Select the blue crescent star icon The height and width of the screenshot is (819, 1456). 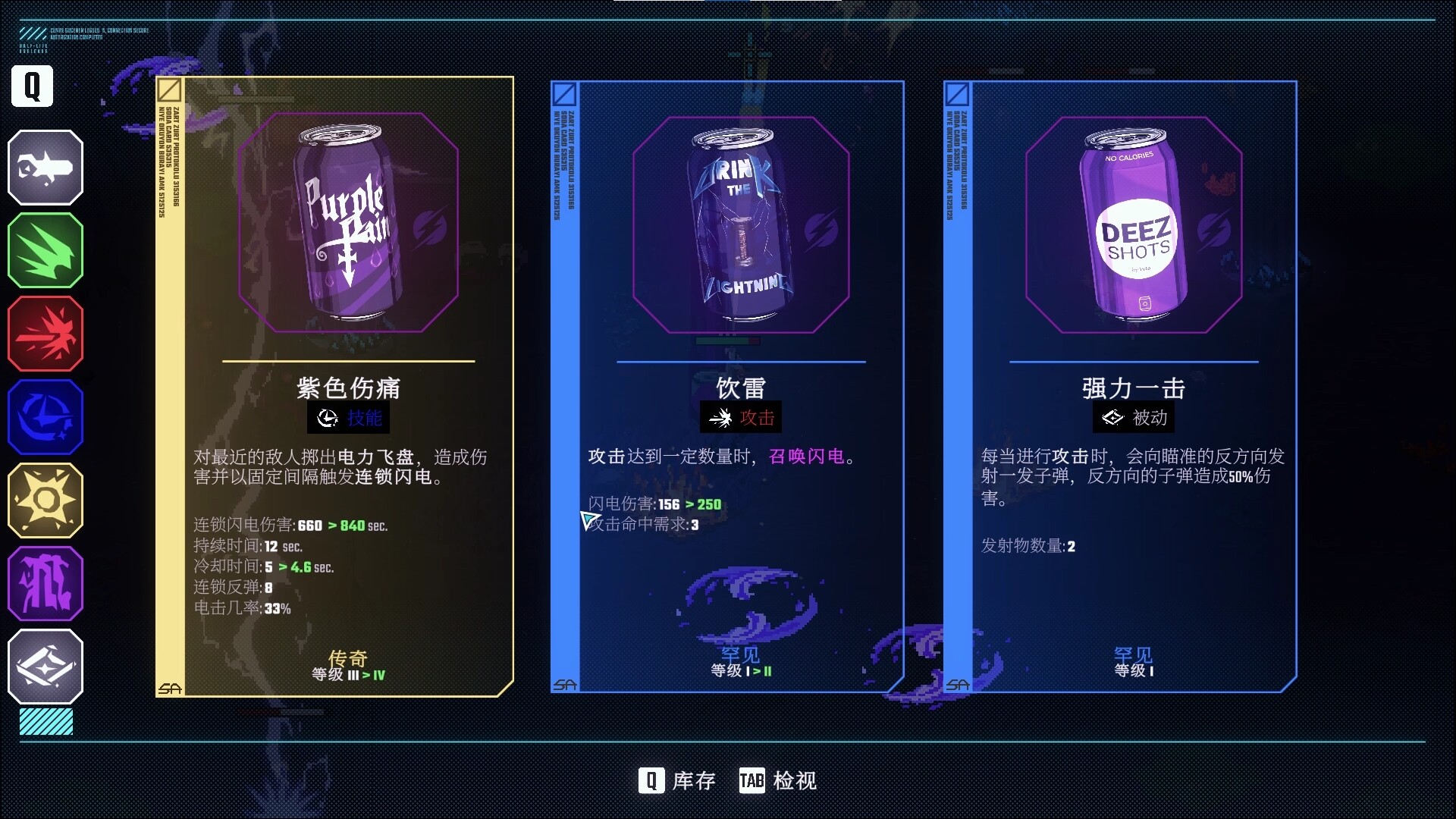click(45, 417)
